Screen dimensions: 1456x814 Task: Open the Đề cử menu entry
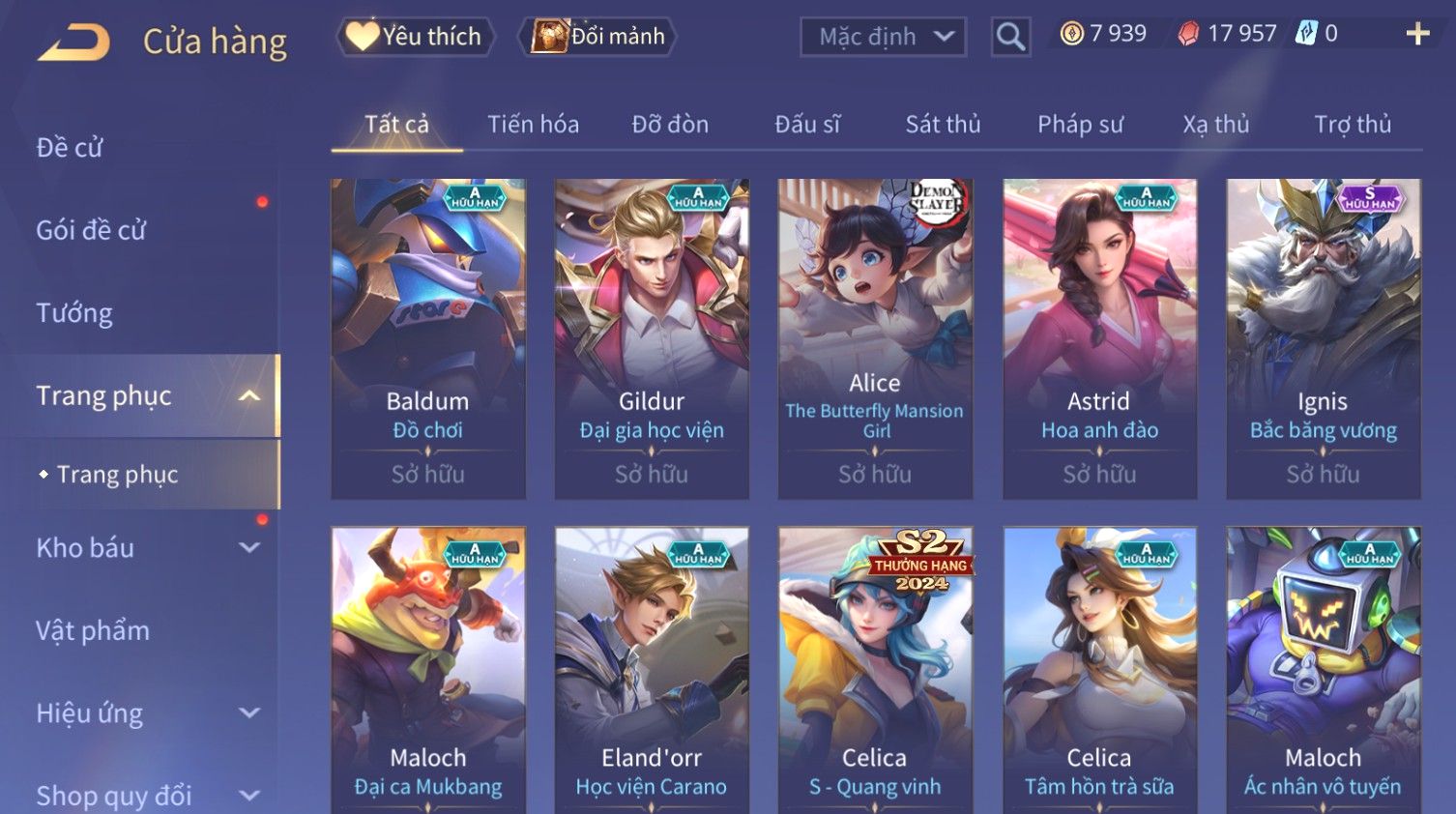pos(70,148)
